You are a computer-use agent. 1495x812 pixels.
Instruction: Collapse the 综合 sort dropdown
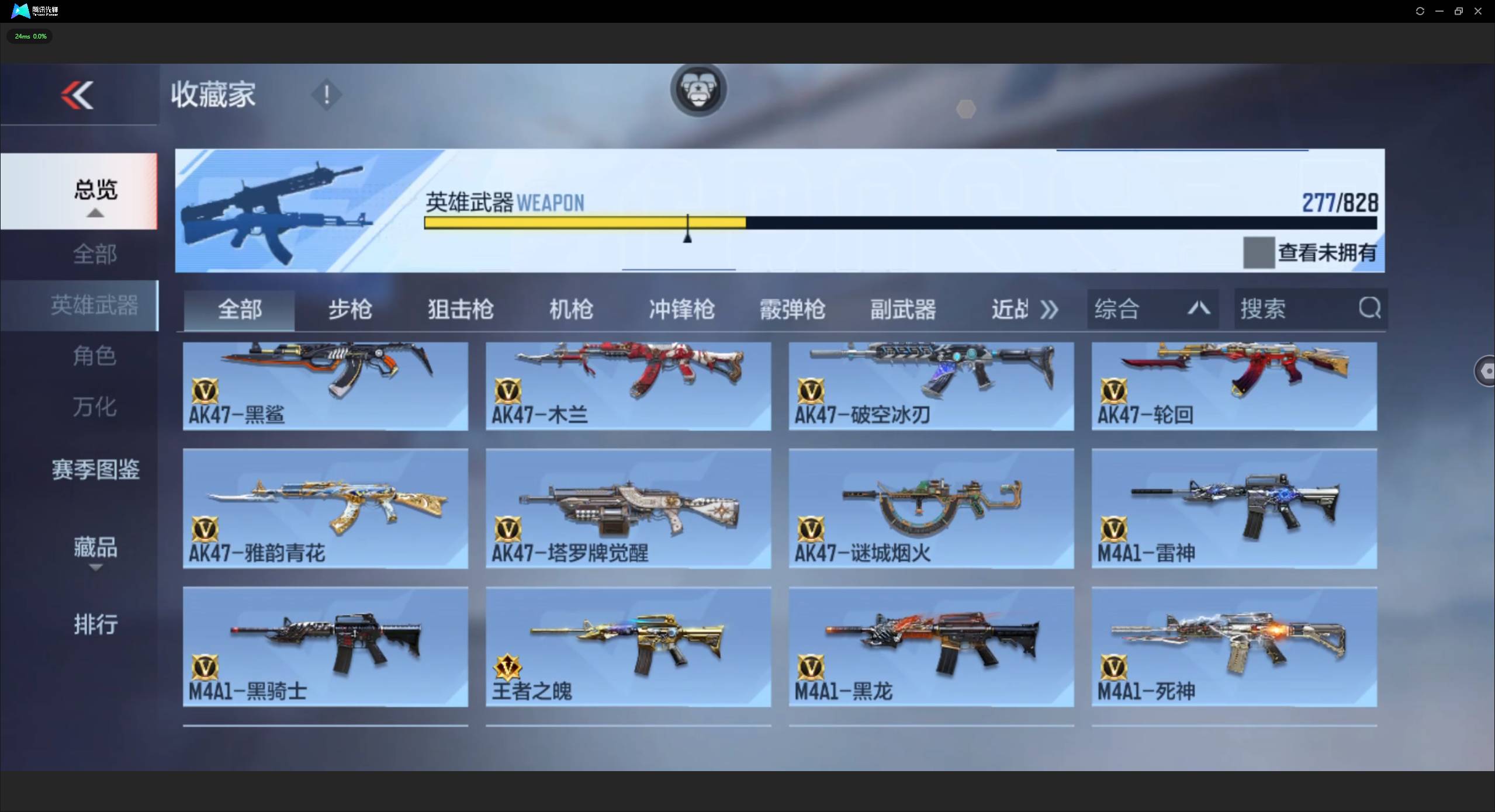pyautogui.click(x=1198, y=309)
